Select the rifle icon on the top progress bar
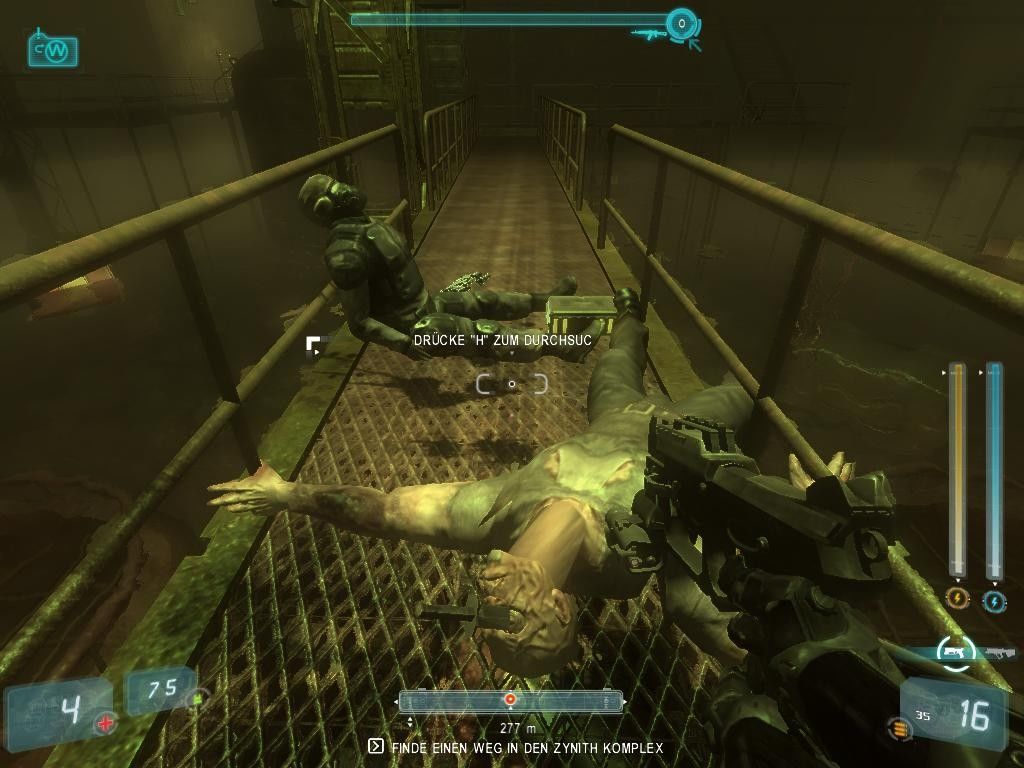This screenshot has height=768, width=1024. [x=648, y=34]
